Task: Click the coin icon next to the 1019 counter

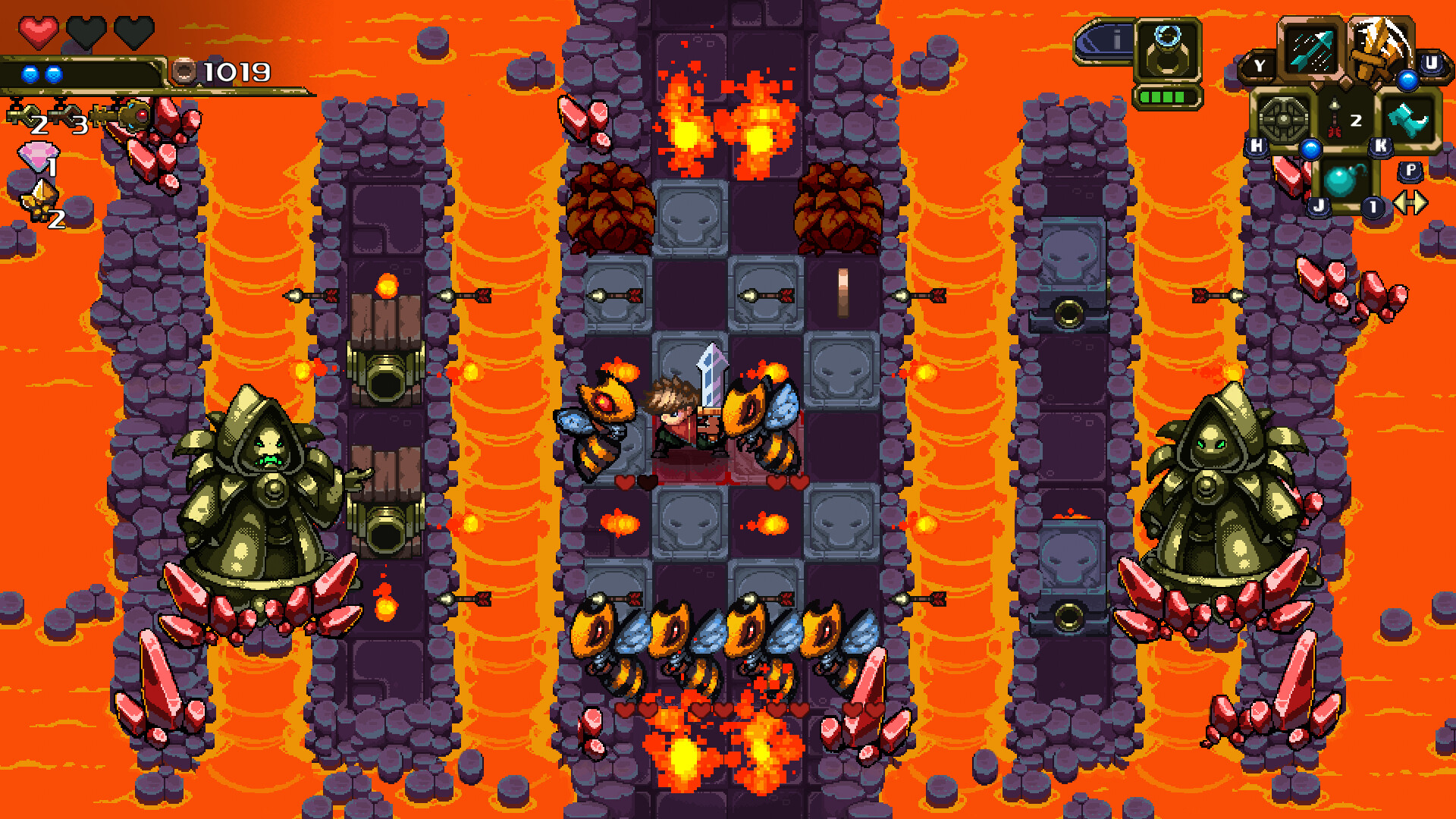Action: coord(184,71)
